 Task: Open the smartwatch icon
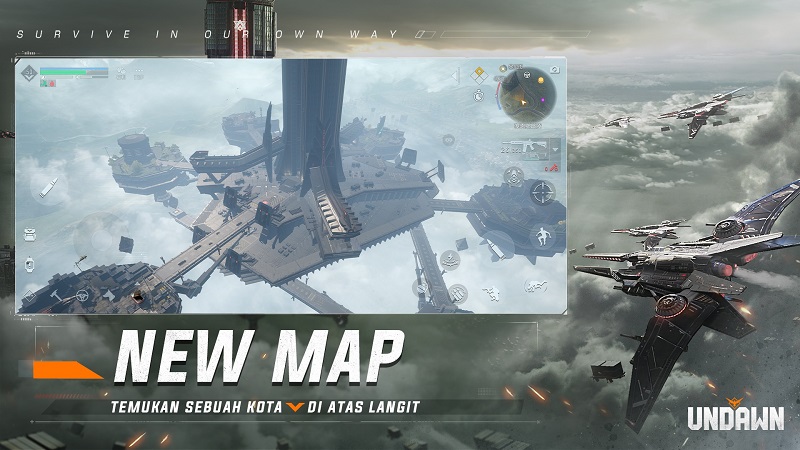click(x=31, y=265)
